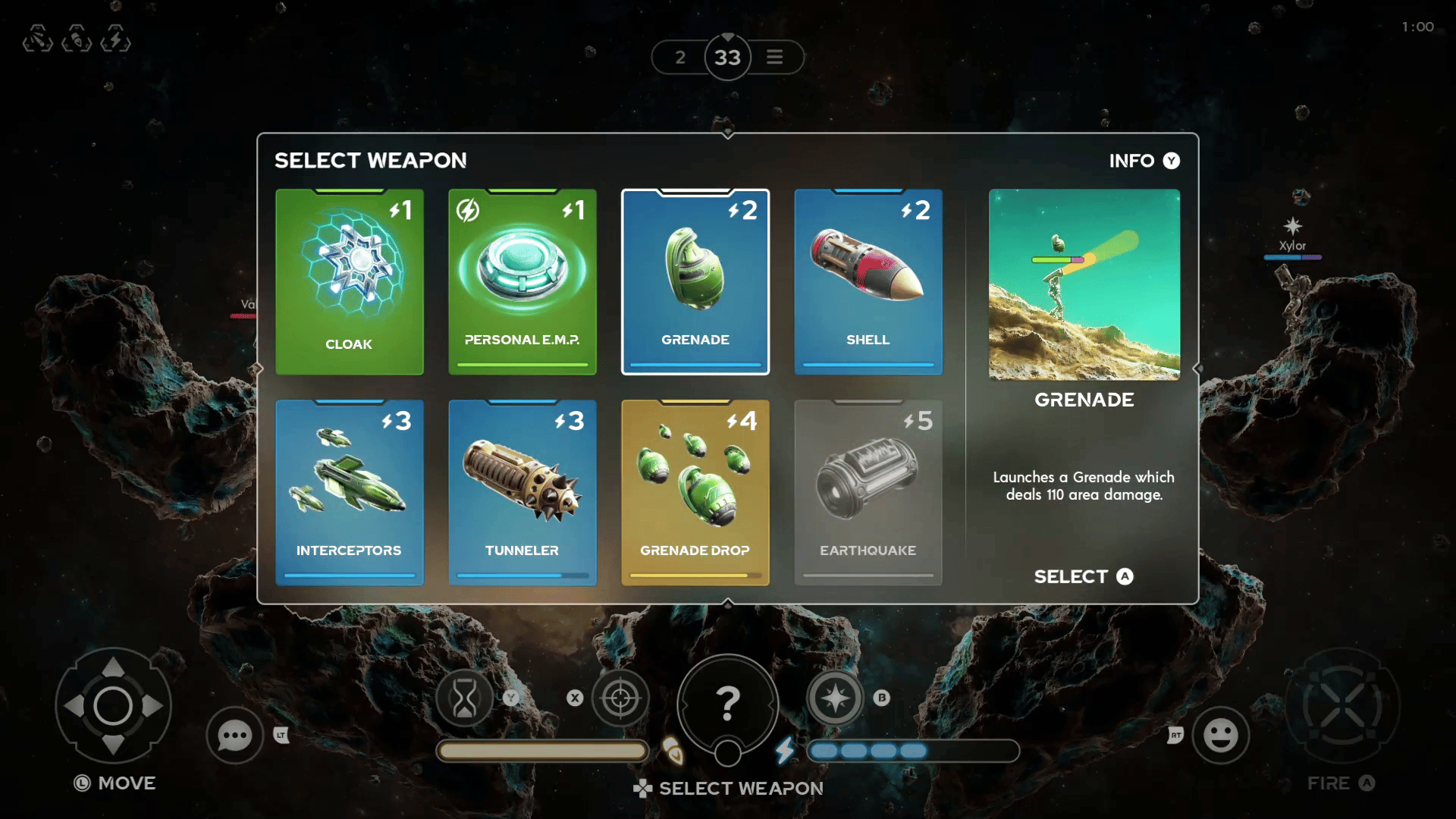The height and width of the screenshot is (819, 1456).
Task: Select the Shell weapon card
Action: tap(868, 281)
